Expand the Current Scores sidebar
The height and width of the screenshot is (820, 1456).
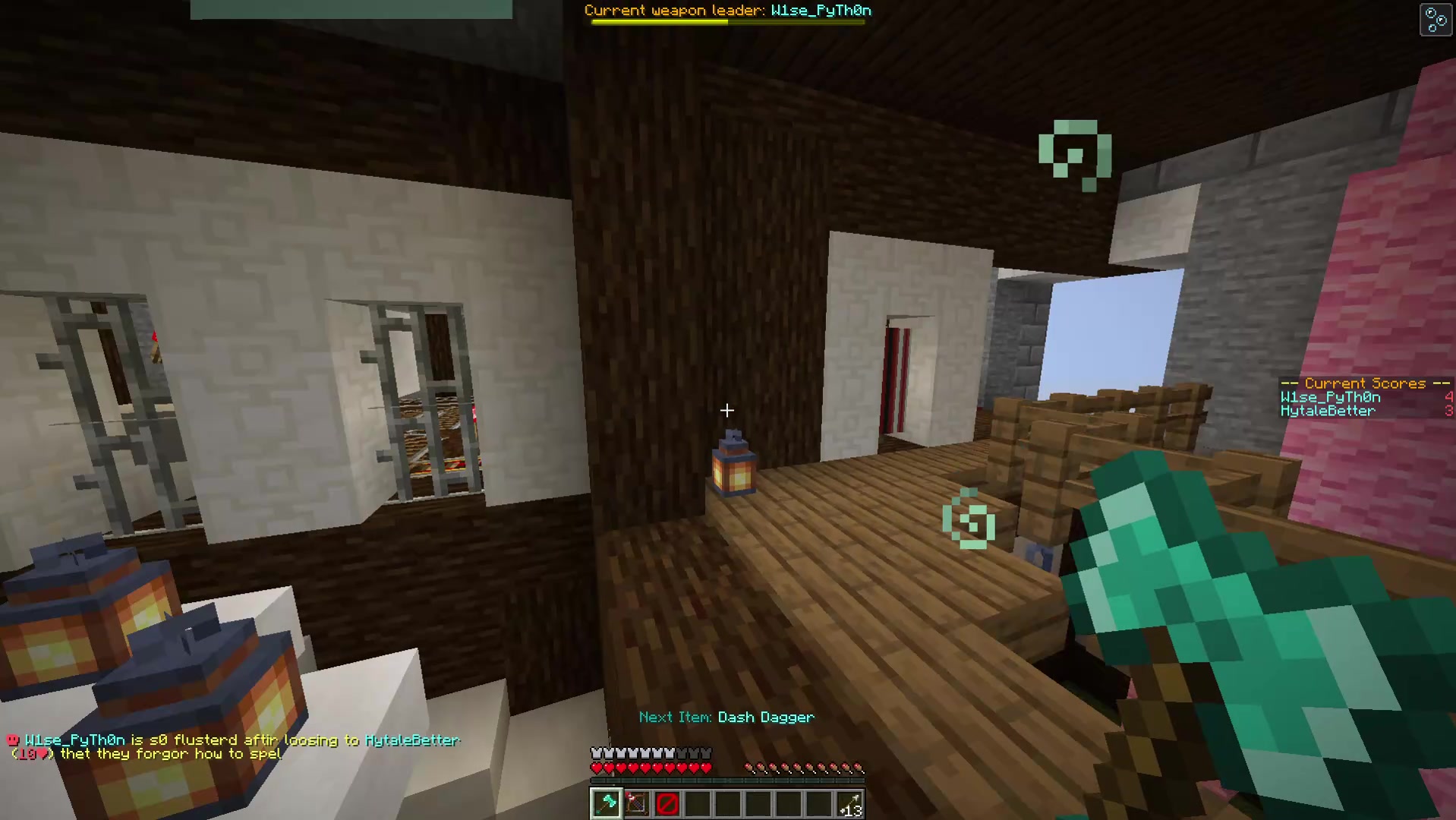click(x=1365, y=383)
